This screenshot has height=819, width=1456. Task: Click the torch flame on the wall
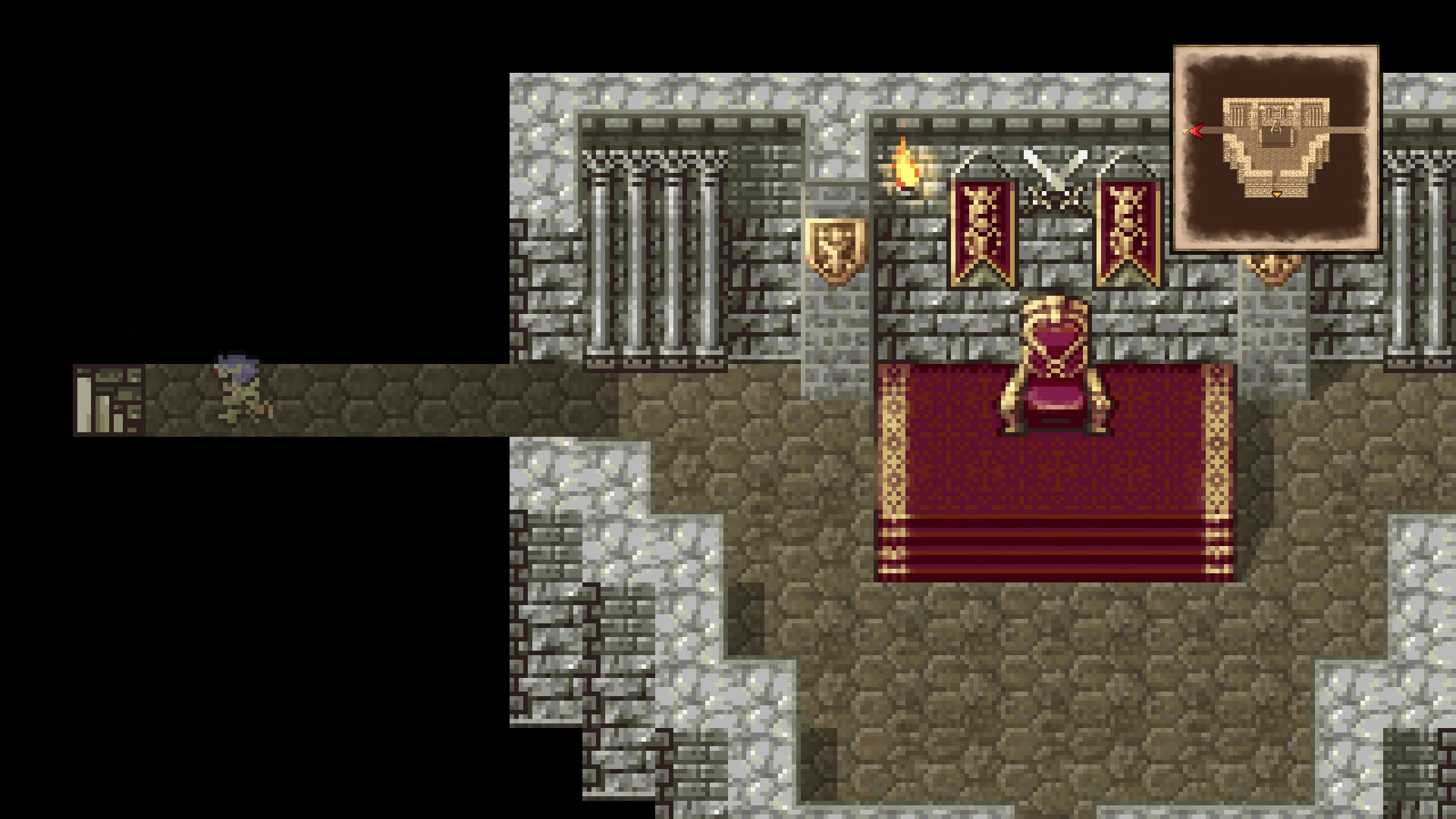pyautogui.click(x=907, y=168)
